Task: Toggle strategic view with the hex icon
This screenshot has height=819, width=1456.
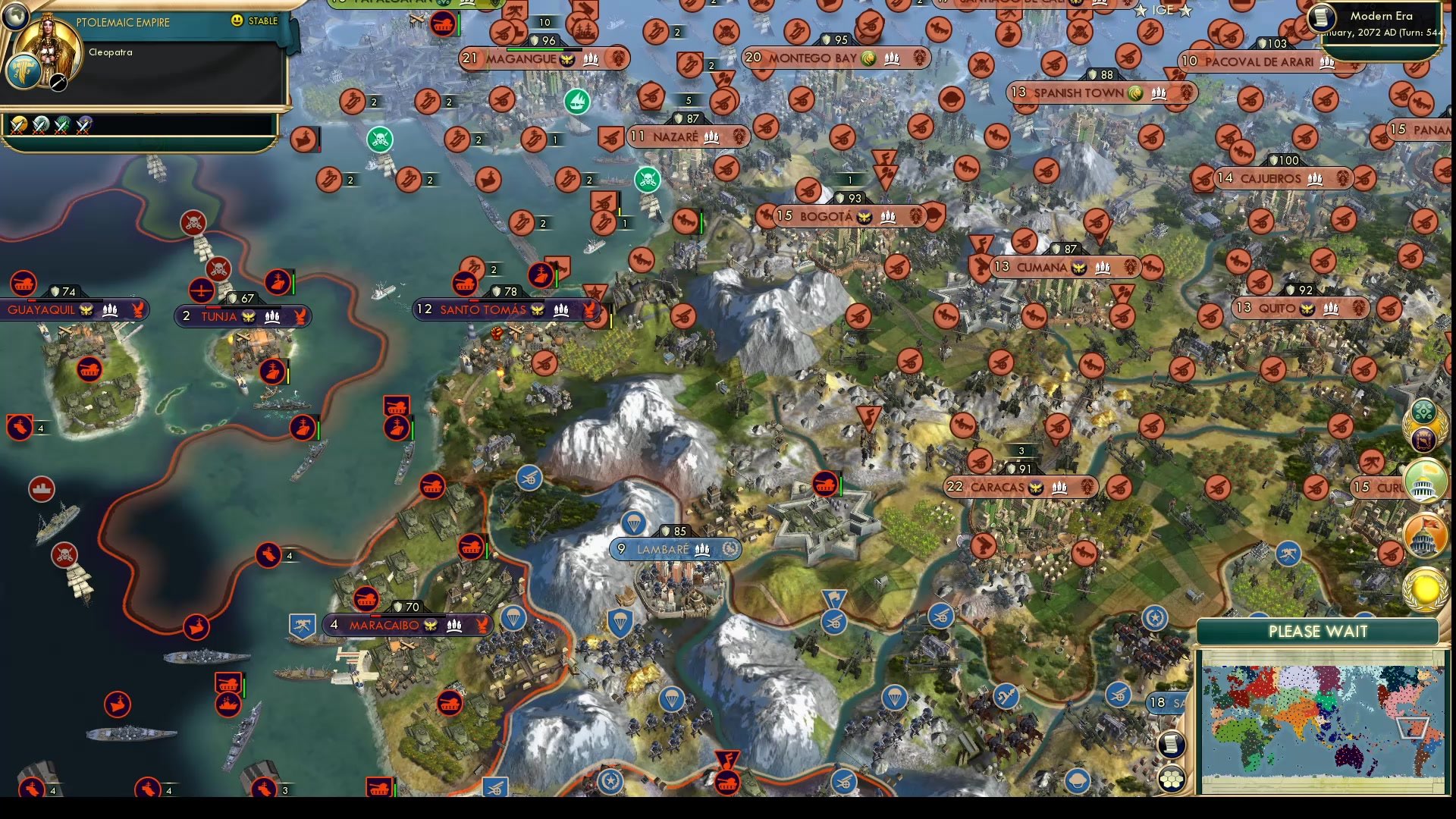Action: tap(1171, 778)
